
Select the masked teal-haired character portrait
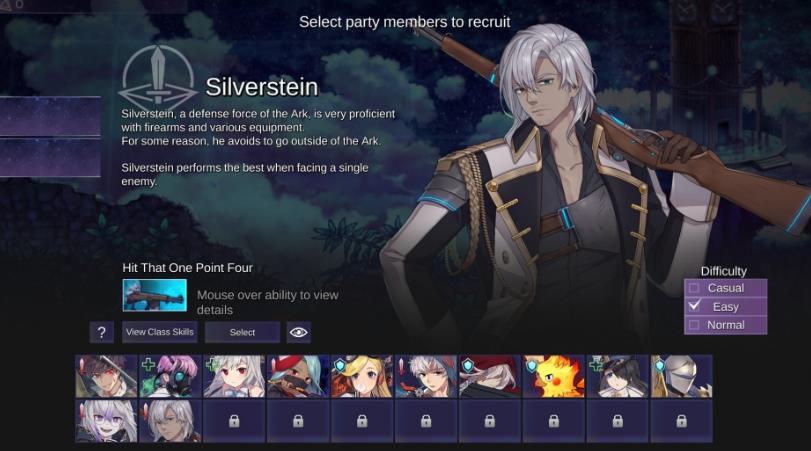pyautogui.click(x=298, y=377)
